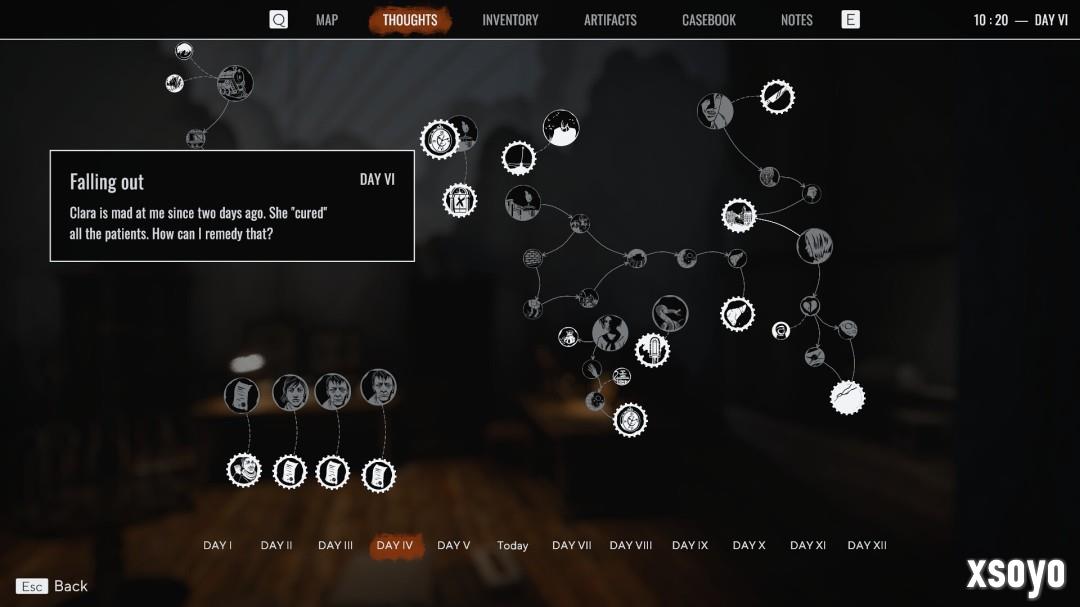Jump to Day XII on timeline

tap(867, 546)
